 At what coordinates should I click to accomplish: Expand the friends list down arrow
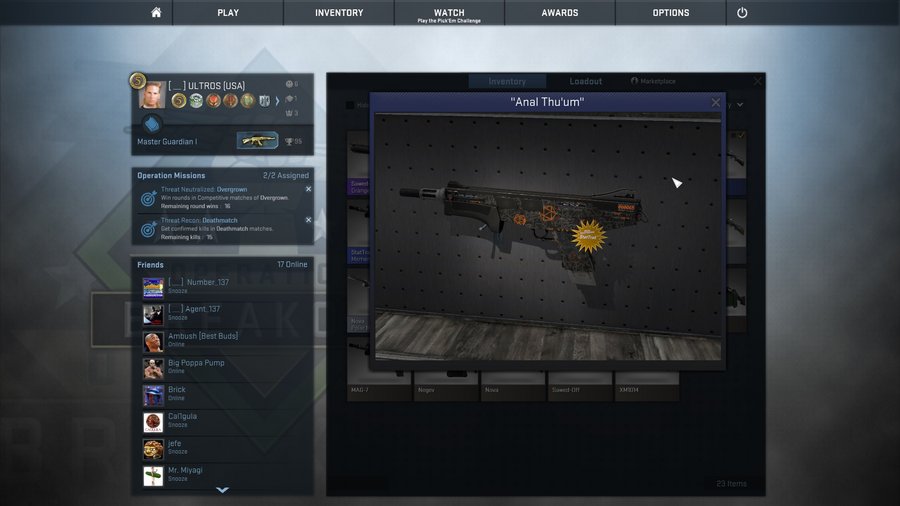click(x=223, y=490)
